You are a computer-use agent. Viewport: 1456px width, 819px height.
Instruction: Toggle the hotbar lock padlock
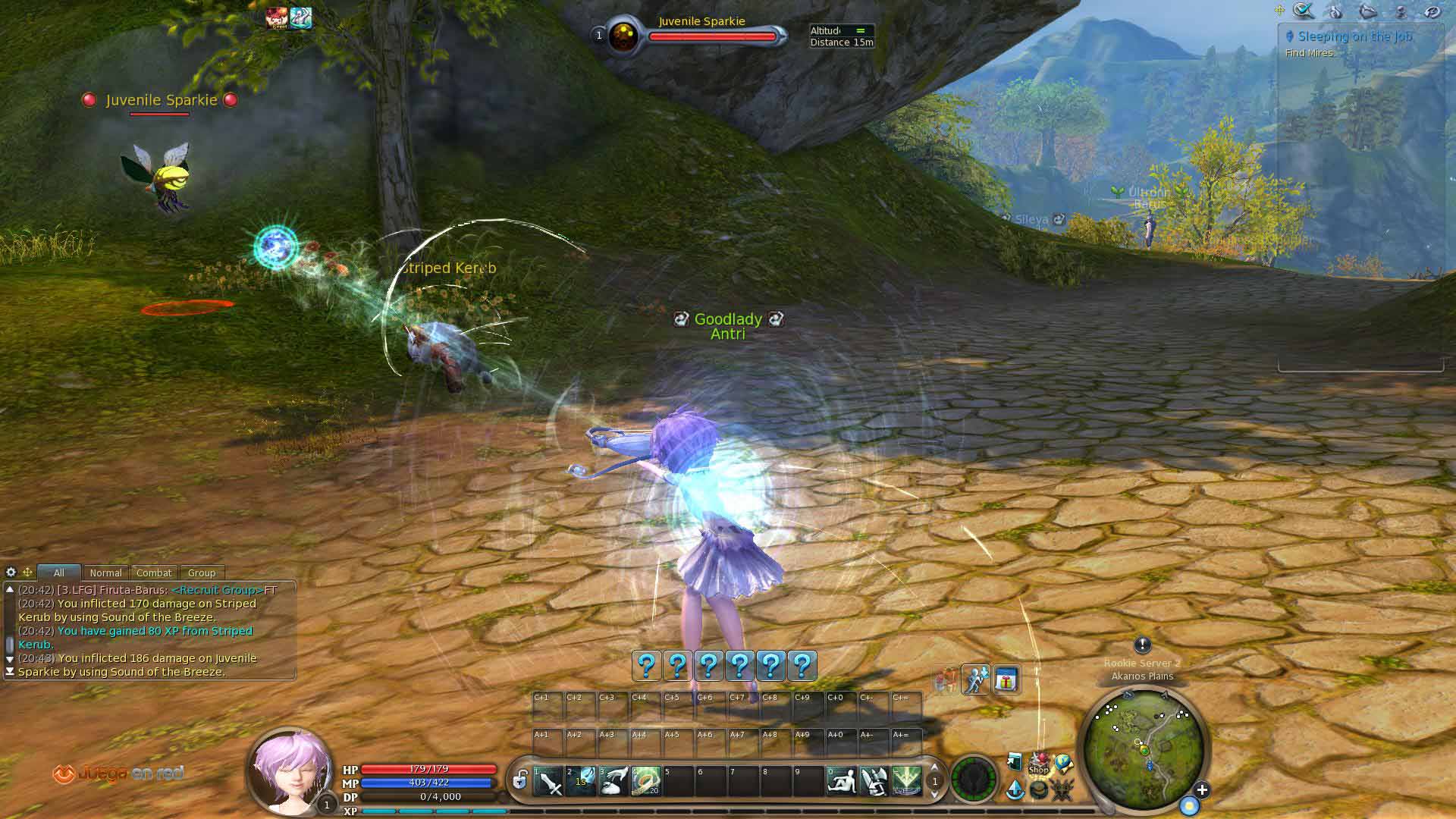pyautogui.click(x=520, y=780)
